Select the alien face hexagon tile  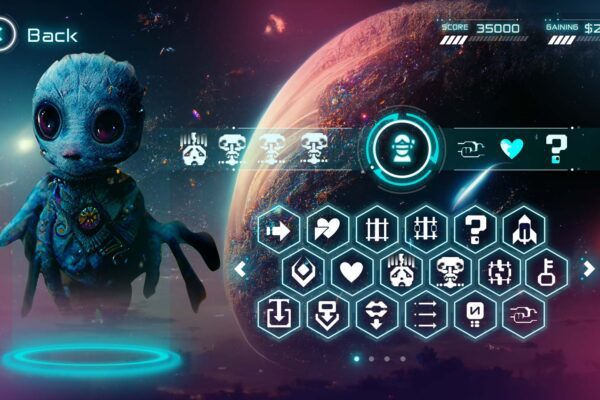(x=449, y=270)
